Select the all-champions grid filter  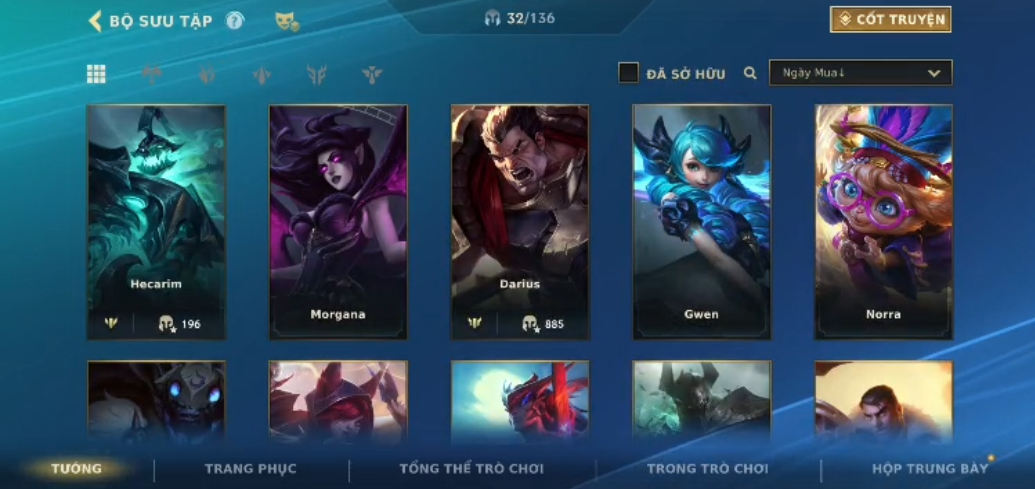click(96, 73)
